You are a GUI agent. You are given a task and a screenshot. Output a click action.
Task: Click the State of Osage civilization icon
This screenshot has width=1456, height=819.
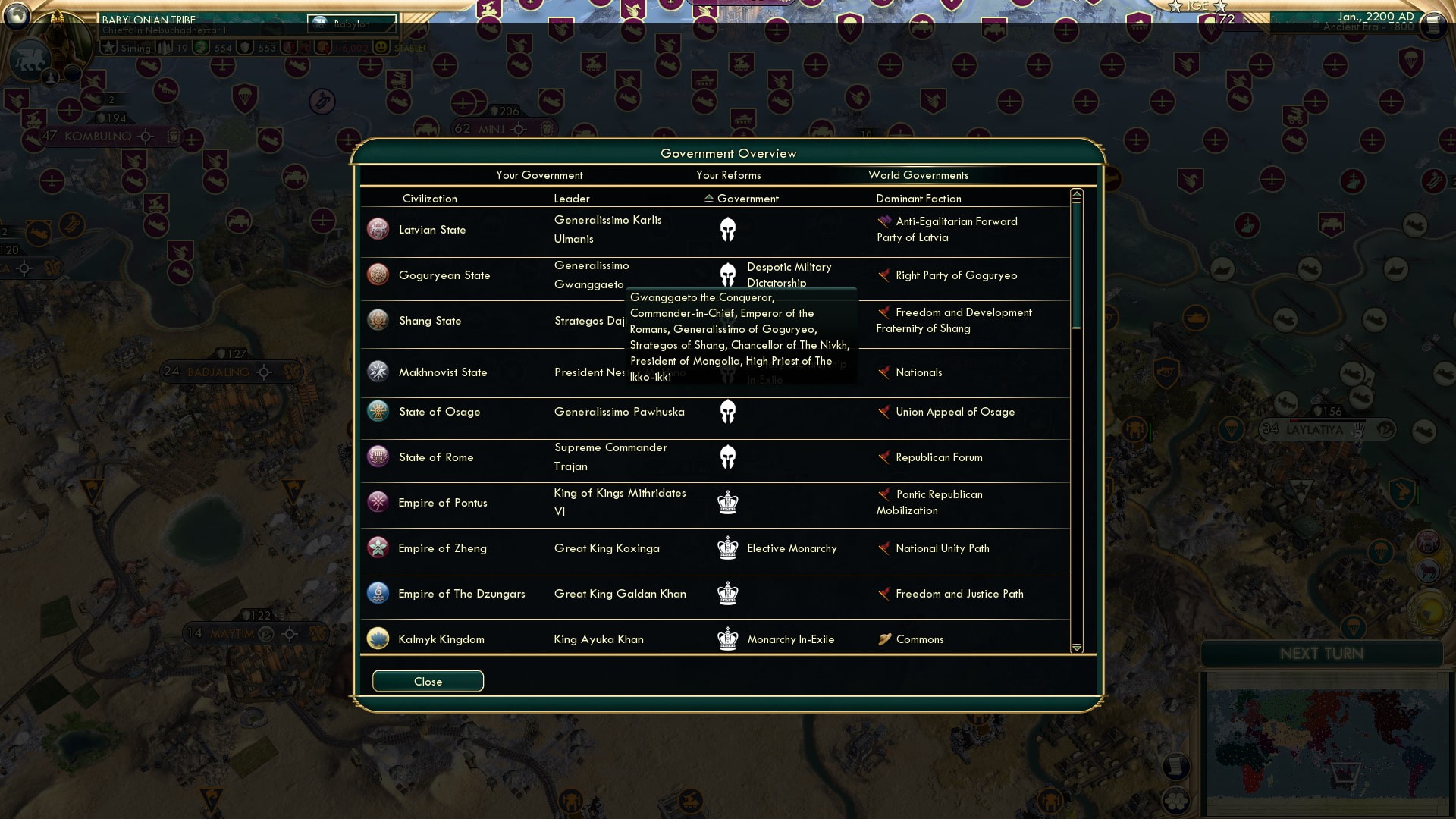click(377, 411)
